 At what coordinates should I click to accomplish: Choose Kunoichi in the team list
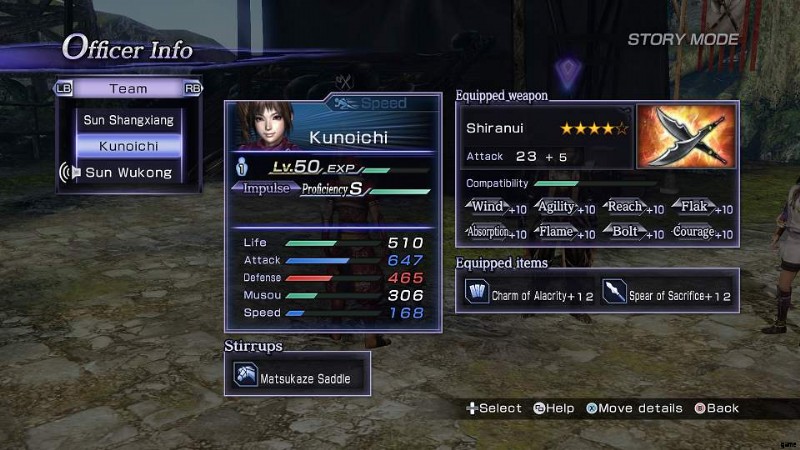128,146
